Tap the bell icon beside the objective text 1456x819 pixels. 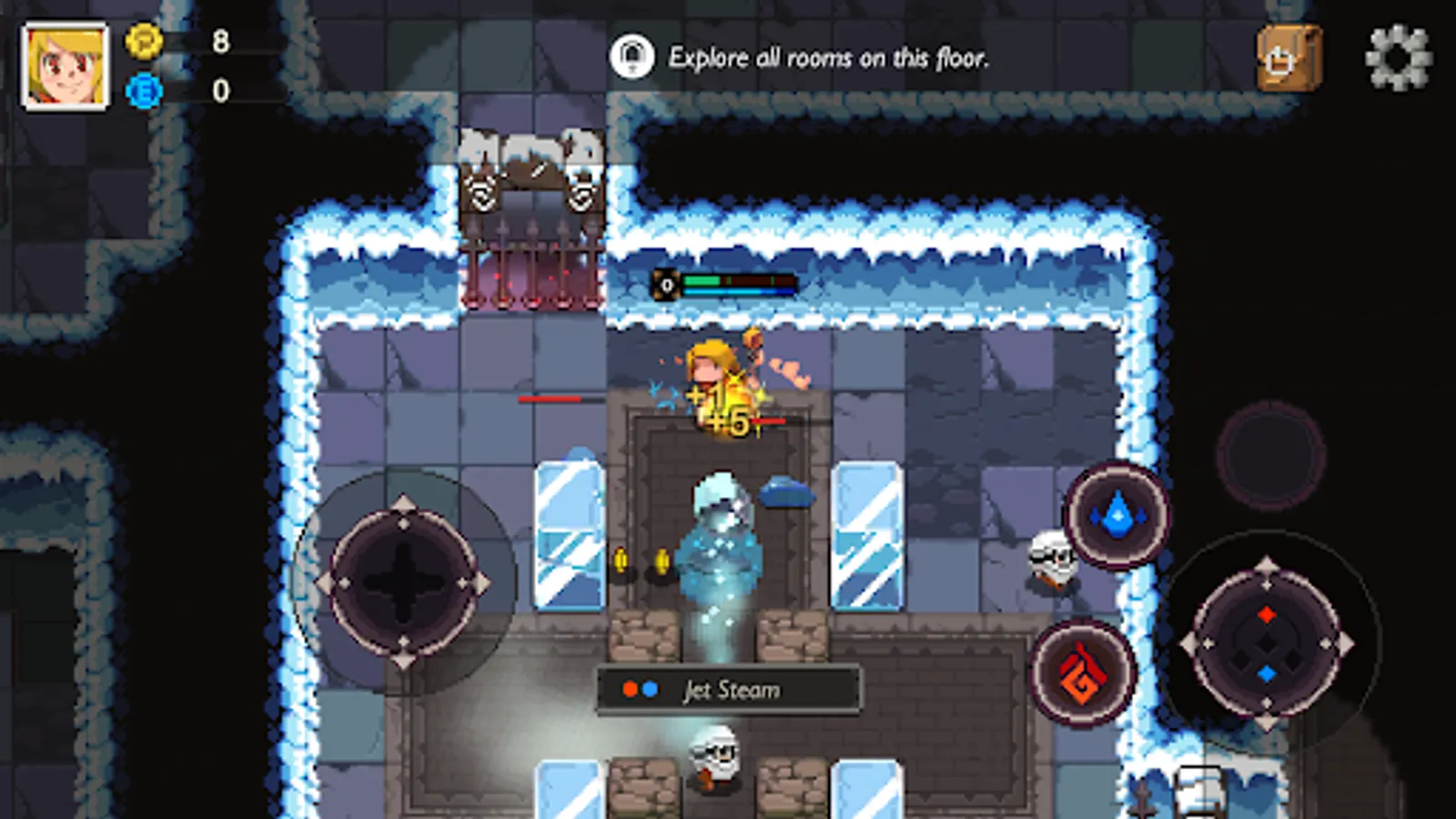pyautogui.click(x=633, y=56)
